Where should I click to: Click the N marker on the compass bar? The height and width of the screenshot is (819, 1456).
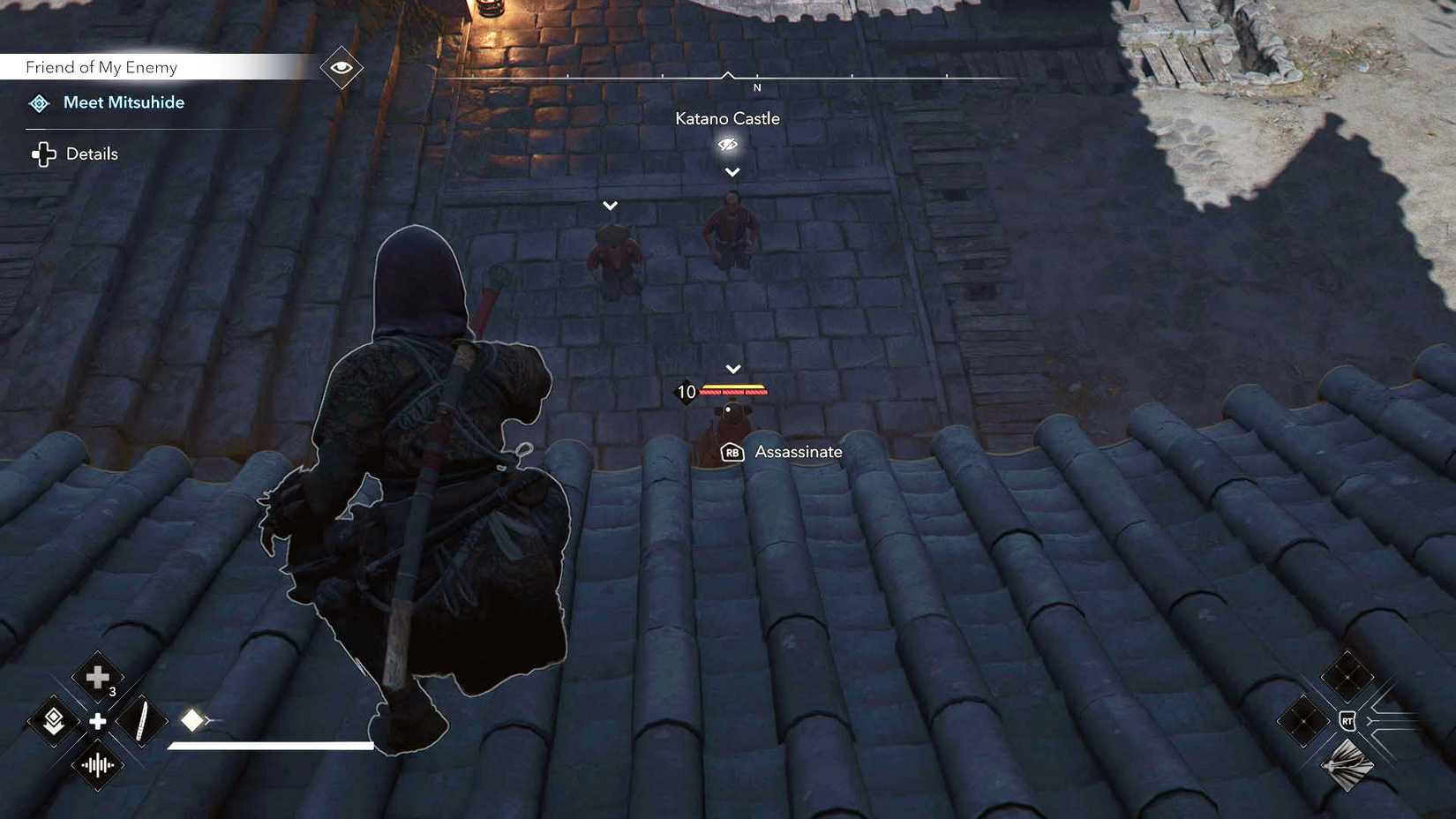pos(757,88)
